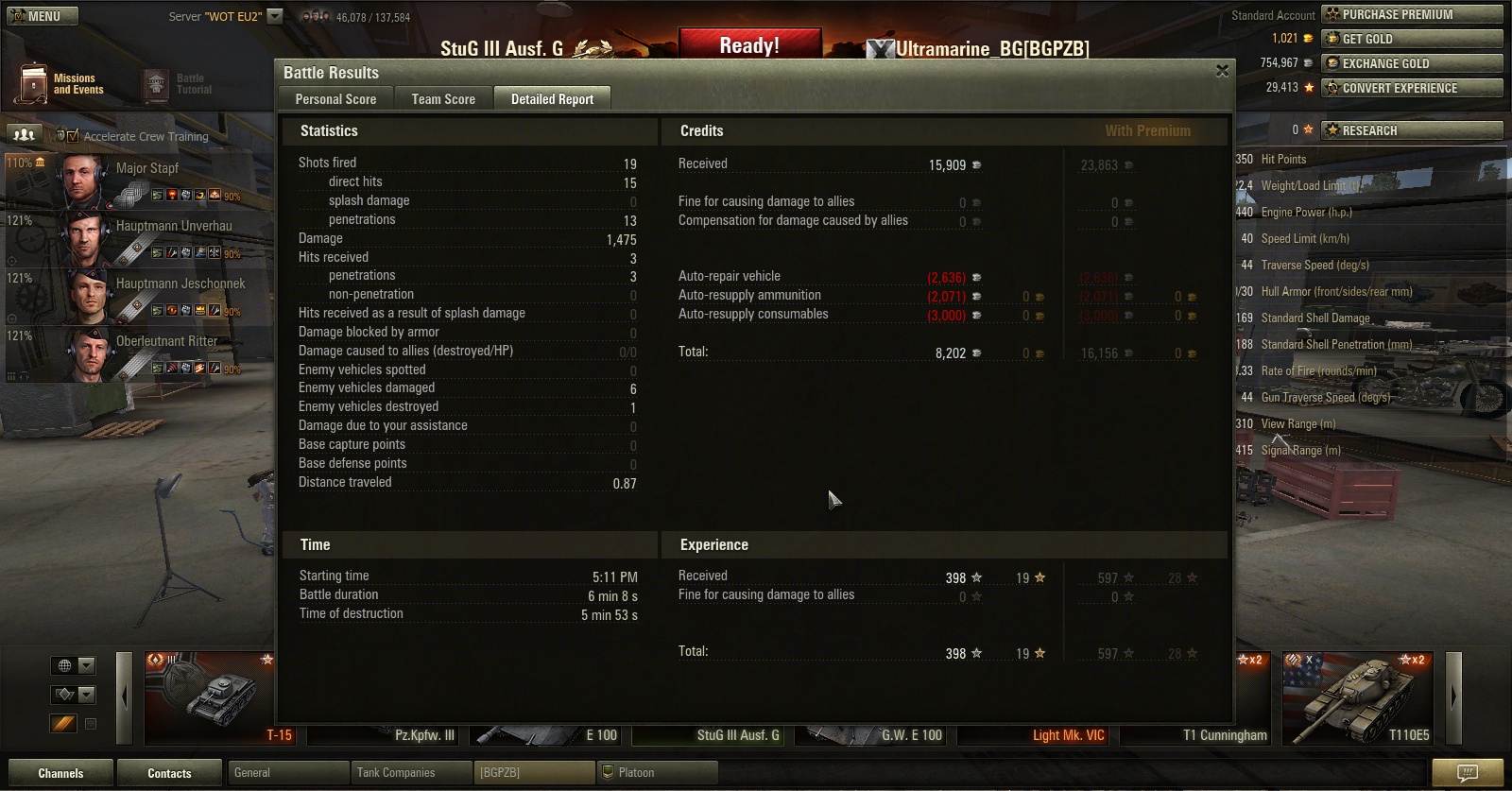Switch to the Tank Companies chat tab
Viewport: 1512px width, 791px height.
click(x=409, y=773)
